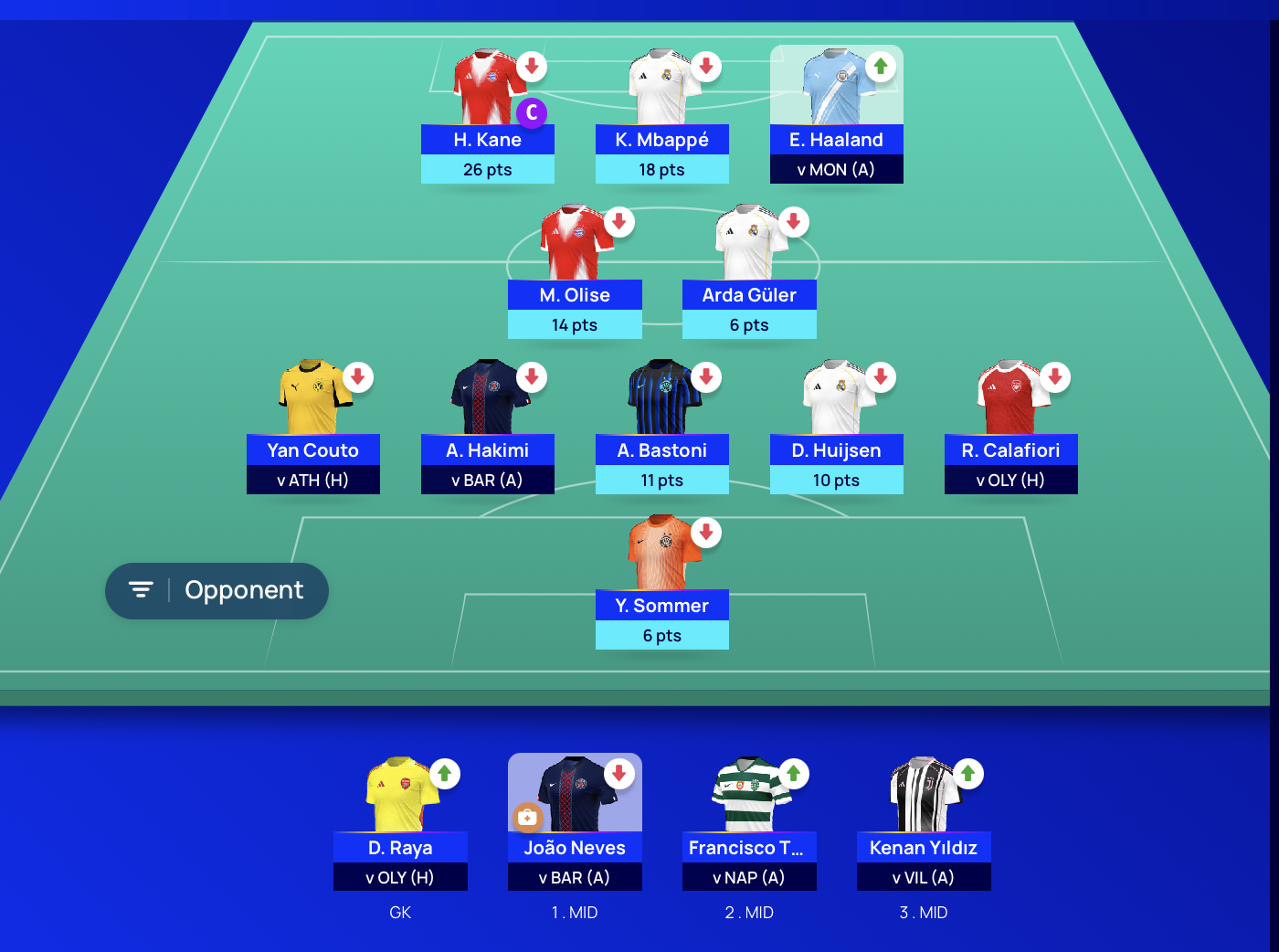
Task: Select Arda Güler's player card
Action: click(x=749, y=295)
